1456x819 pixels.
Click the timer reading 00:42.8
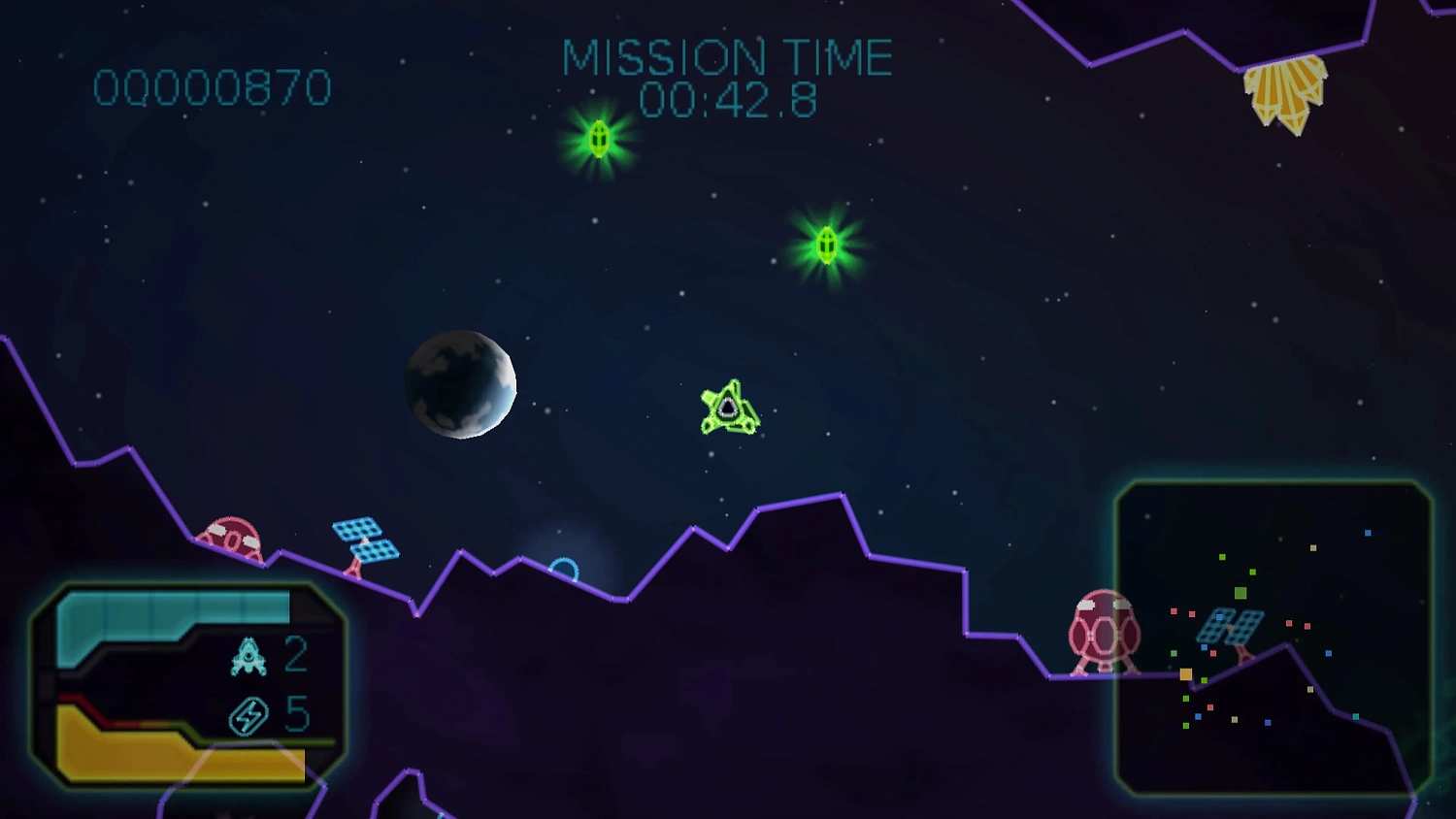click(x=730, y=97)
